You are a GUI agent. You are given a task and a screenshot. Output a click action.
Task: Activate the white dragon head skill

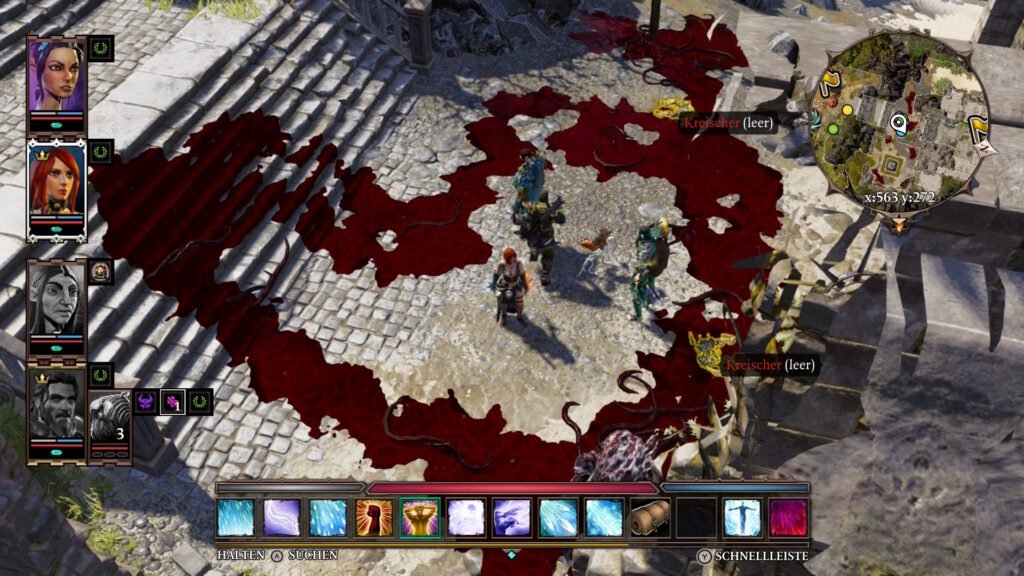click(512, 518)
